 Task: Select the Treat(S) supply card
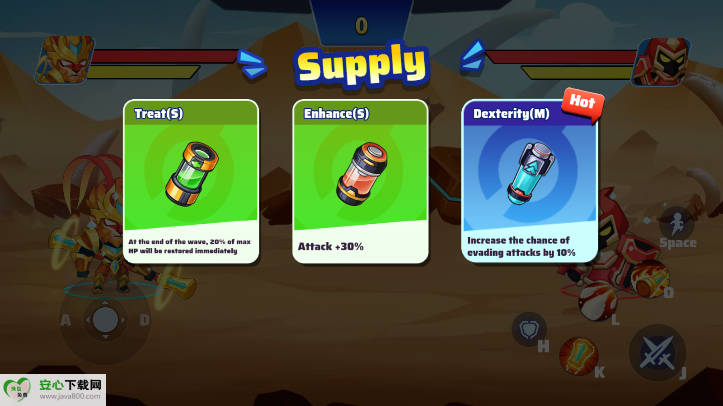tap(190, 181)
